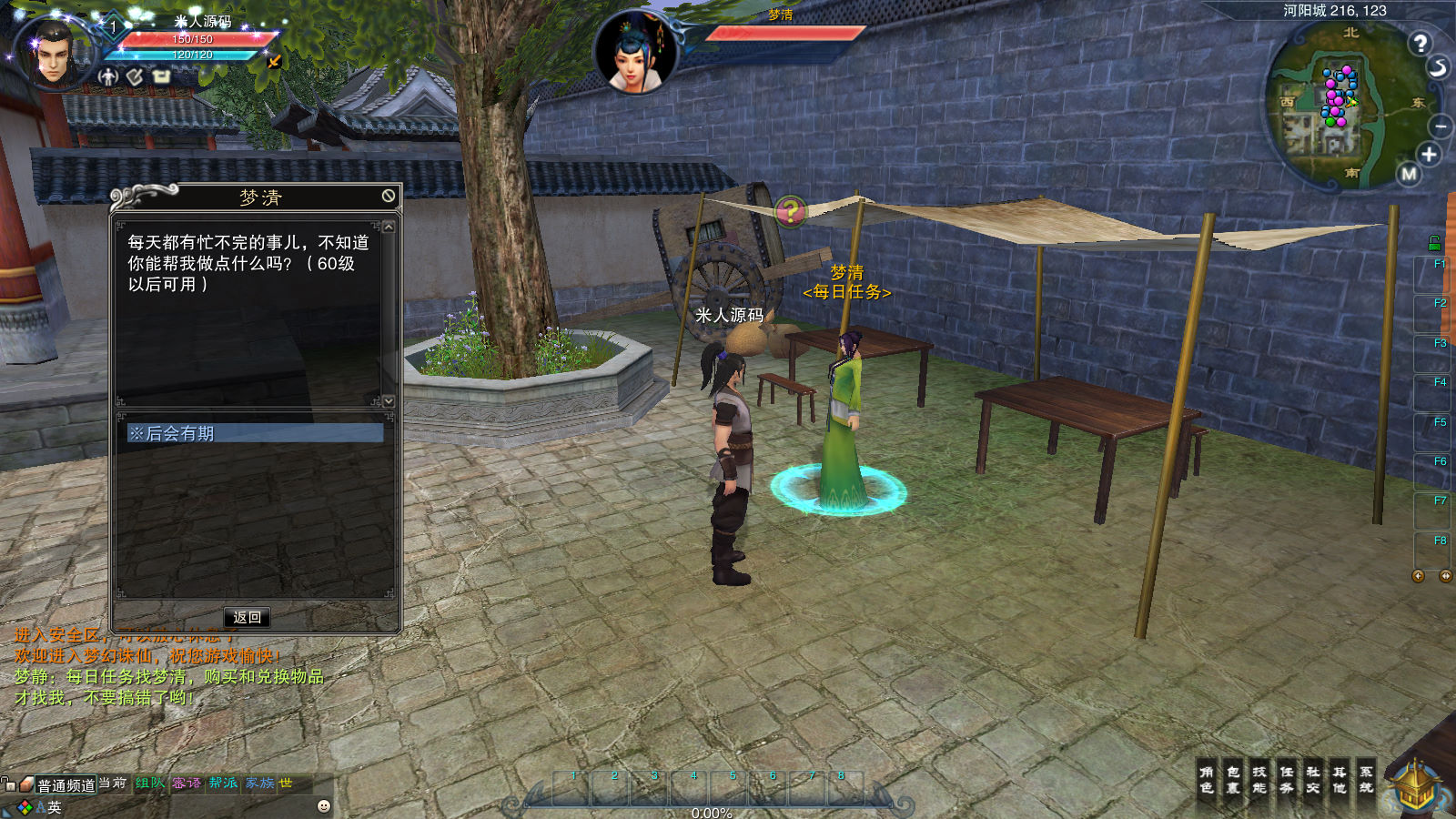This screenshot has width=1456, height=819.
Task: Open the 系统 system menu
Action: point(1366,780)
